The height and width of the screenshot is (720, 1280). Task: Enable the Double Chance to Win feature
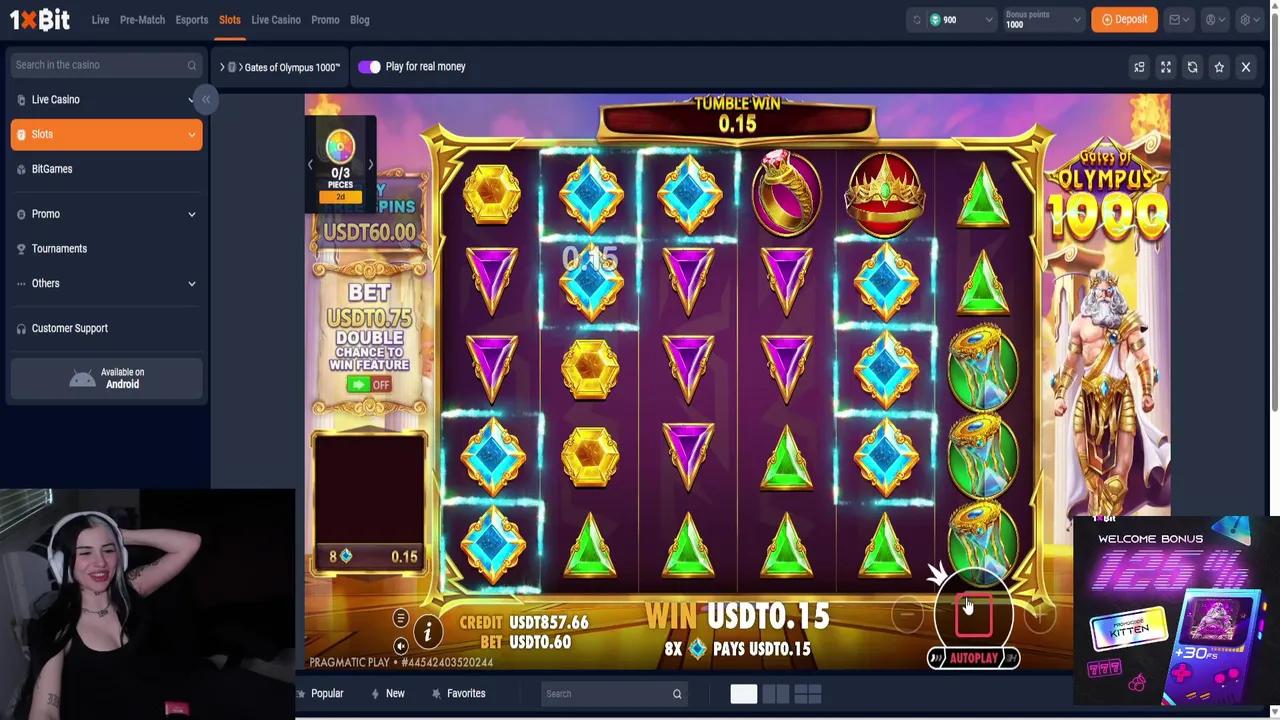(x=369, y=384)
